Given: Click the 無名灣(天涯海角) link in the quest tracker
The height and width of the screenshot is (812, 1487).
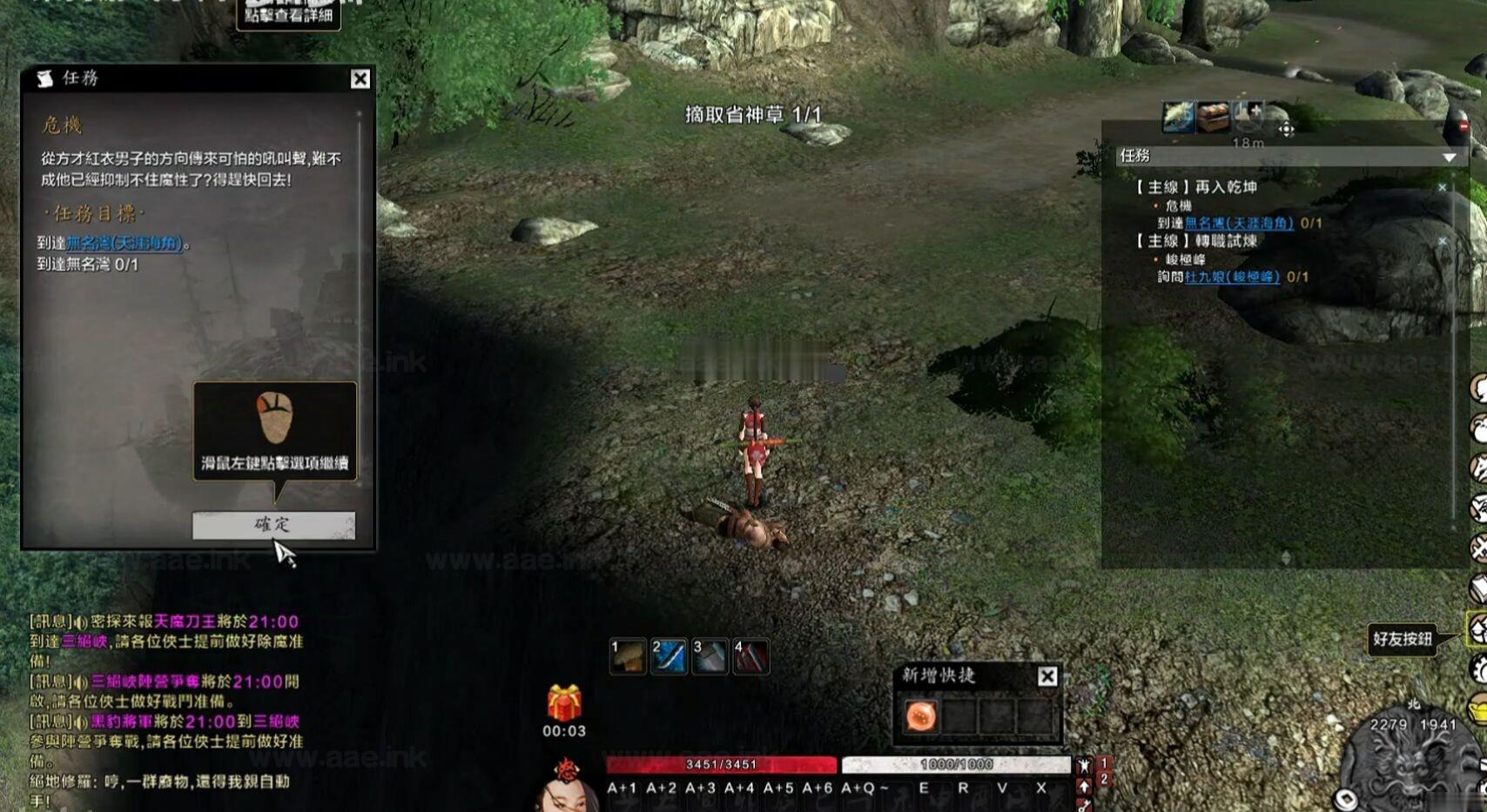Looking at the screenshot, I should (x=1239, y=224).
